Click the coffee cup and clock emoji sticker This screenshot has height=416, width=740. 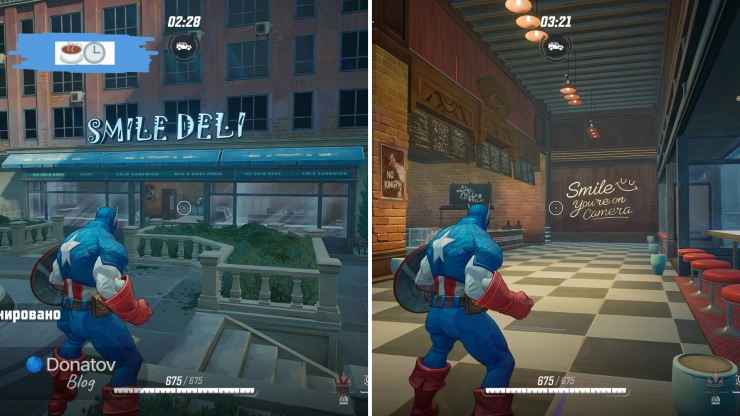pos(84,53)
